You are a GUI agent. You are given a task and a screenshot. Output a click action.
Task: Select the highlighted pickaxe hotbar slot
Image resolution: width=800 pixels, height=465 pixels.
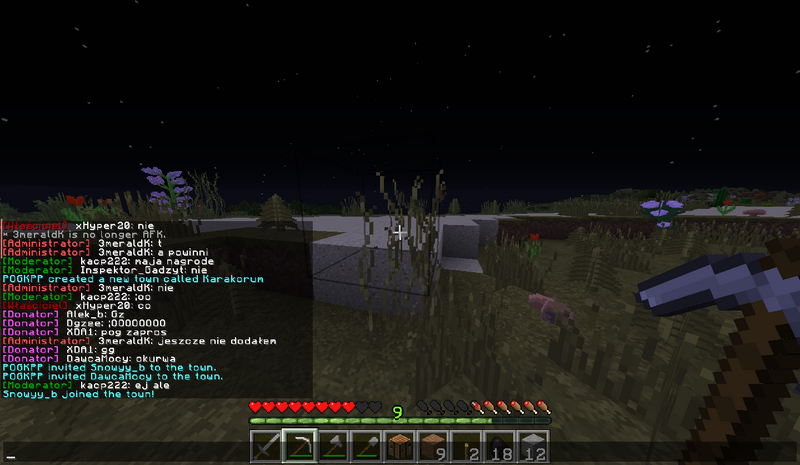tap(298, 448)
